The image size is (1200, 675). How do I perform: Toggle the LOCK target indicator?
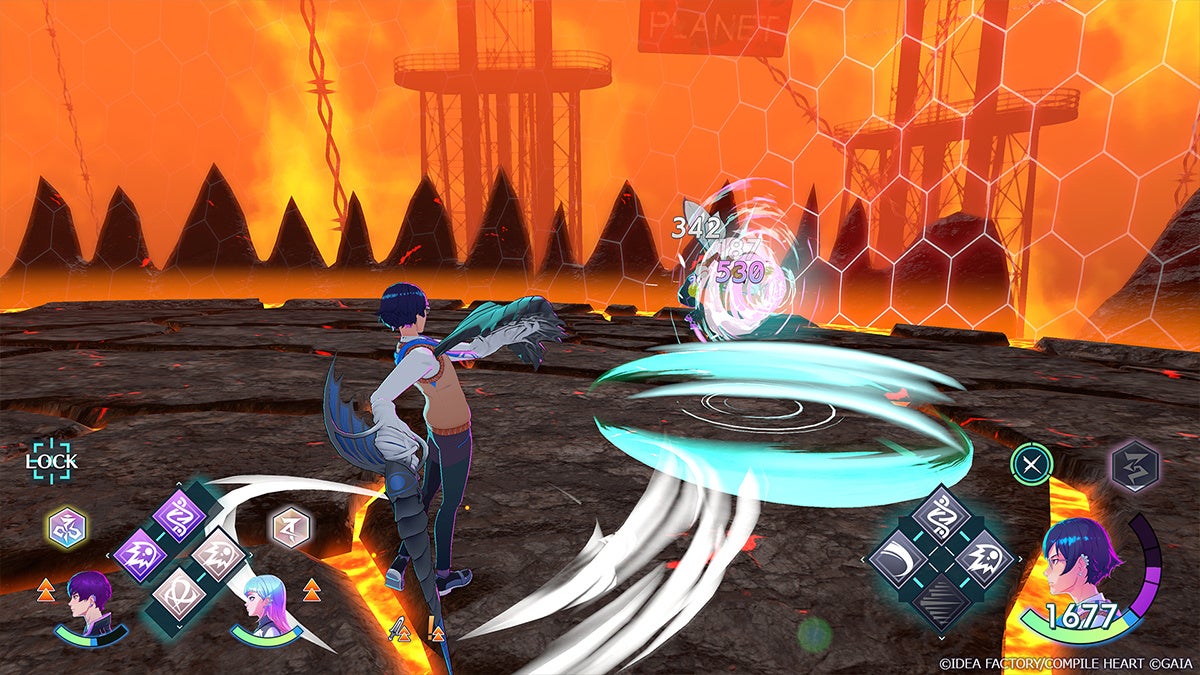pos(52,461)
